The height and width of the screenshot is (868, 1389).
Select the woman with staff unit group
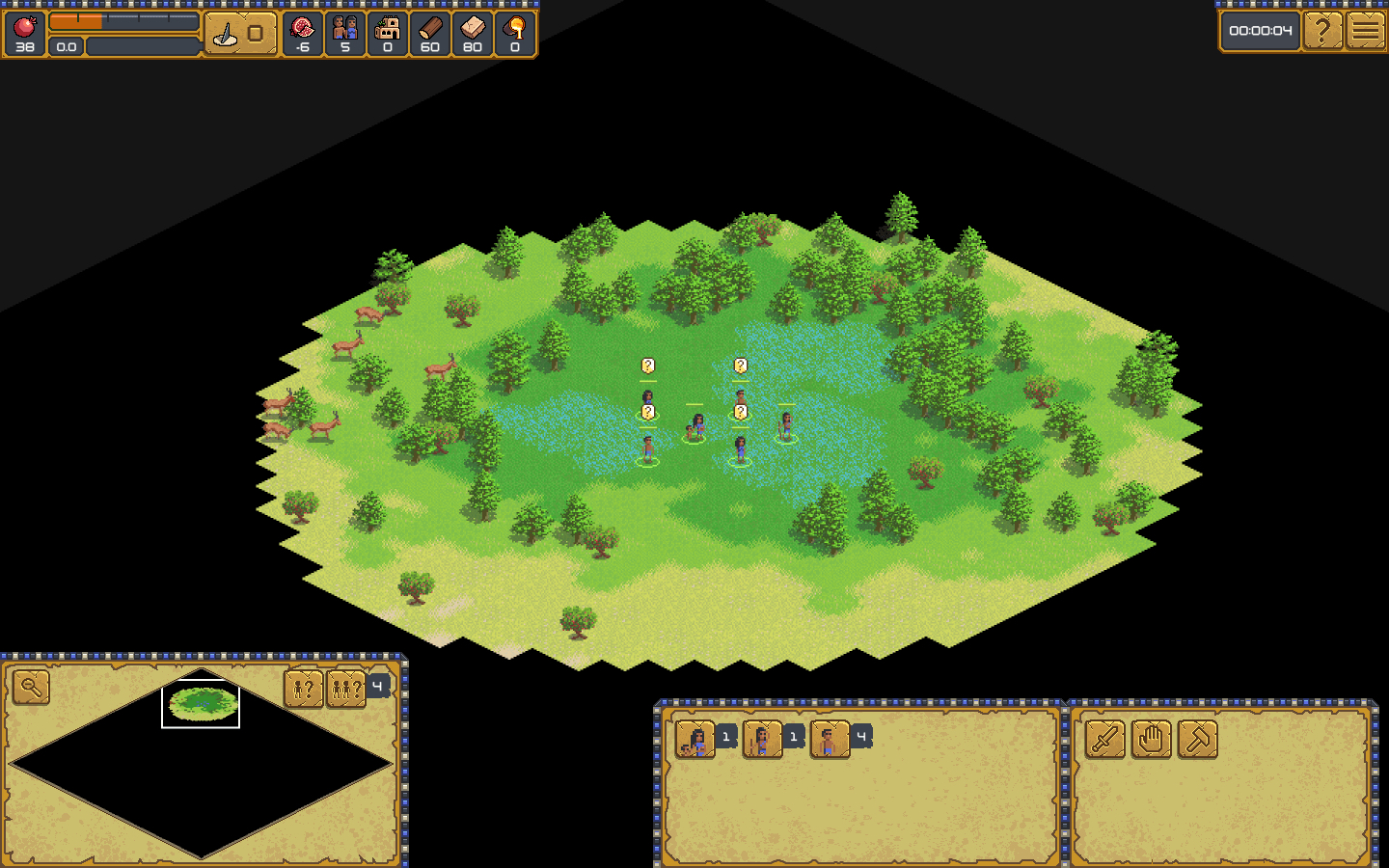[x=762, y=740]
